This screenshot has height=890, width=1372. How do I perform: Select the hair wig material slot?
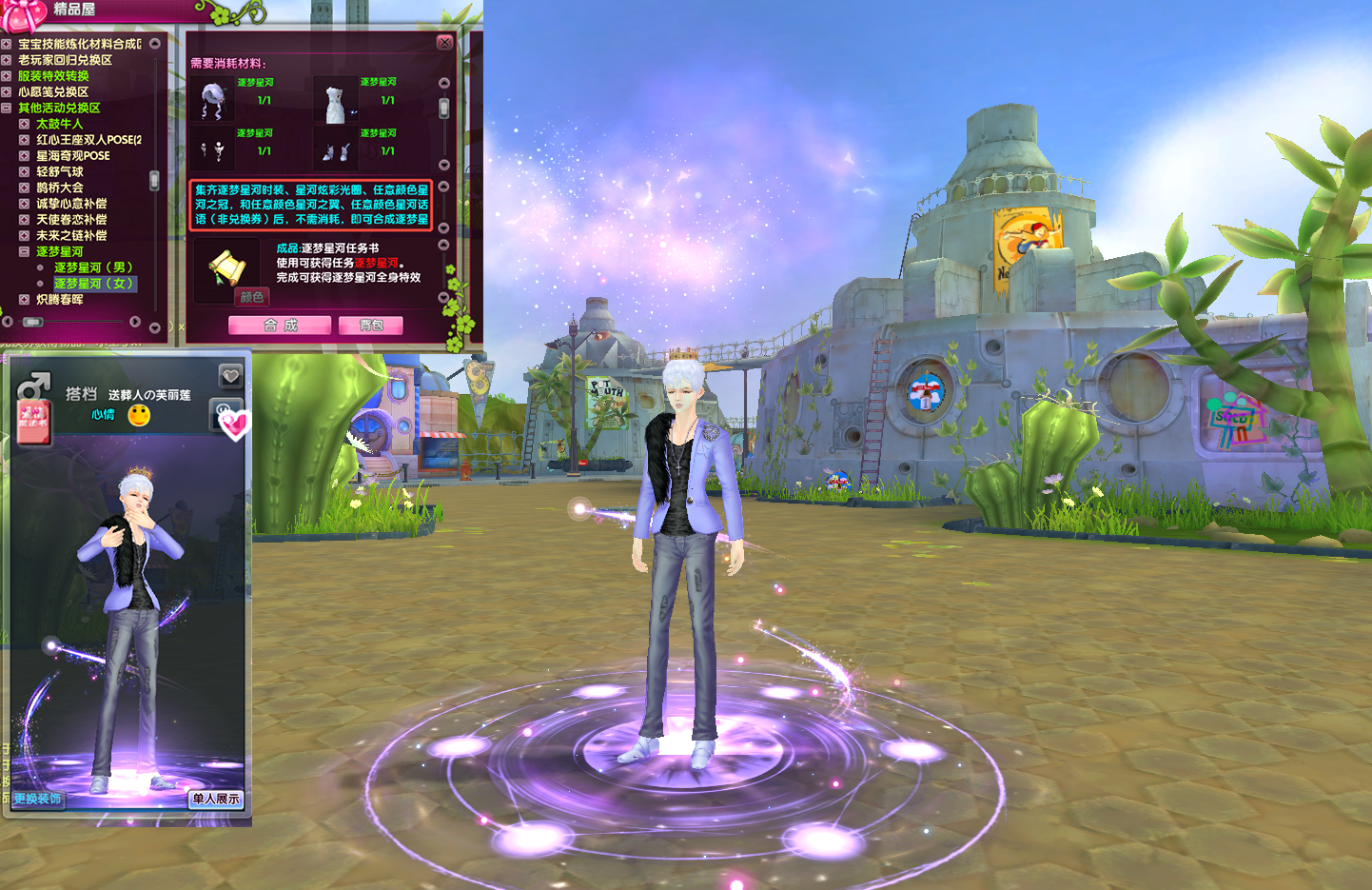point(212,101)
